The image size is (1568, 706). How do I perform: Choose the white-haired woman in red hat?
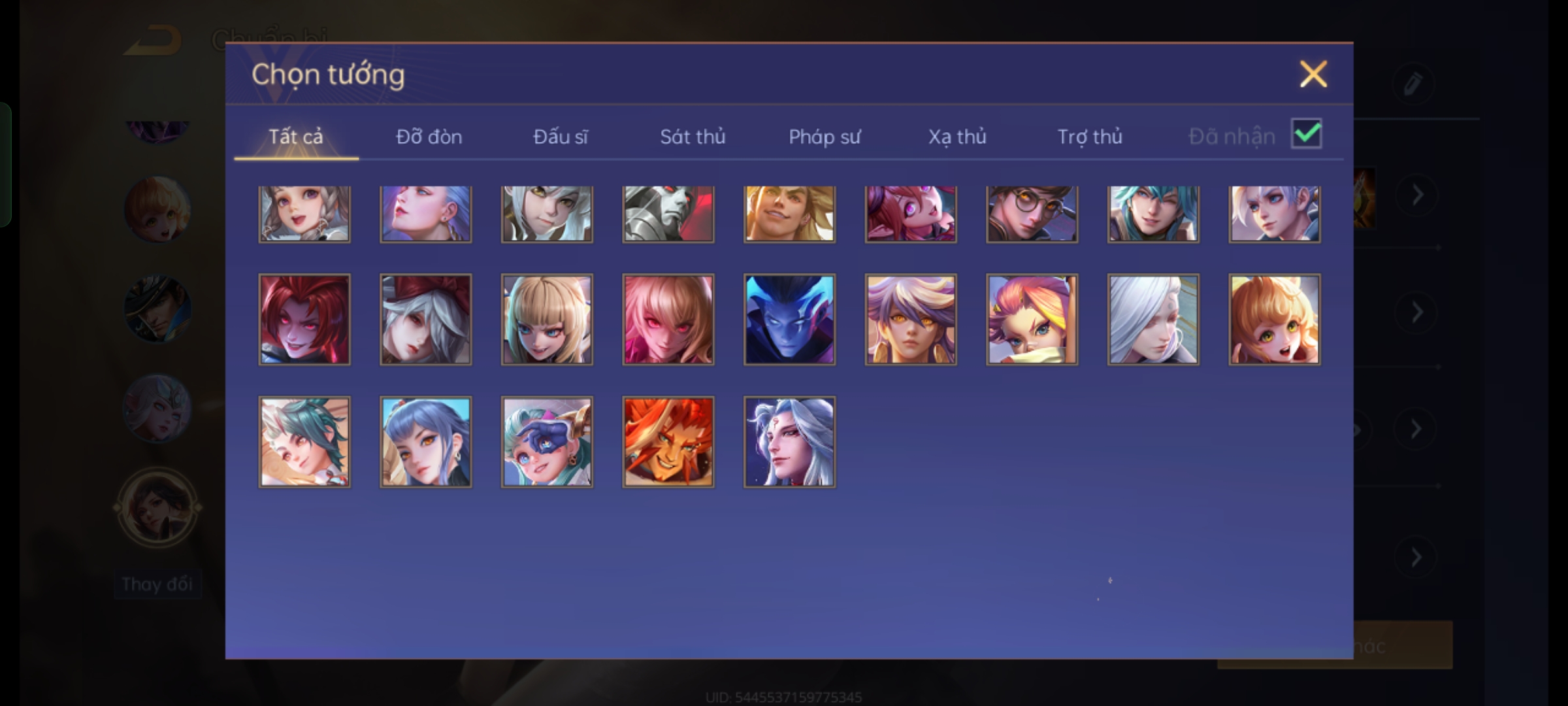click(x=425, y=320)
